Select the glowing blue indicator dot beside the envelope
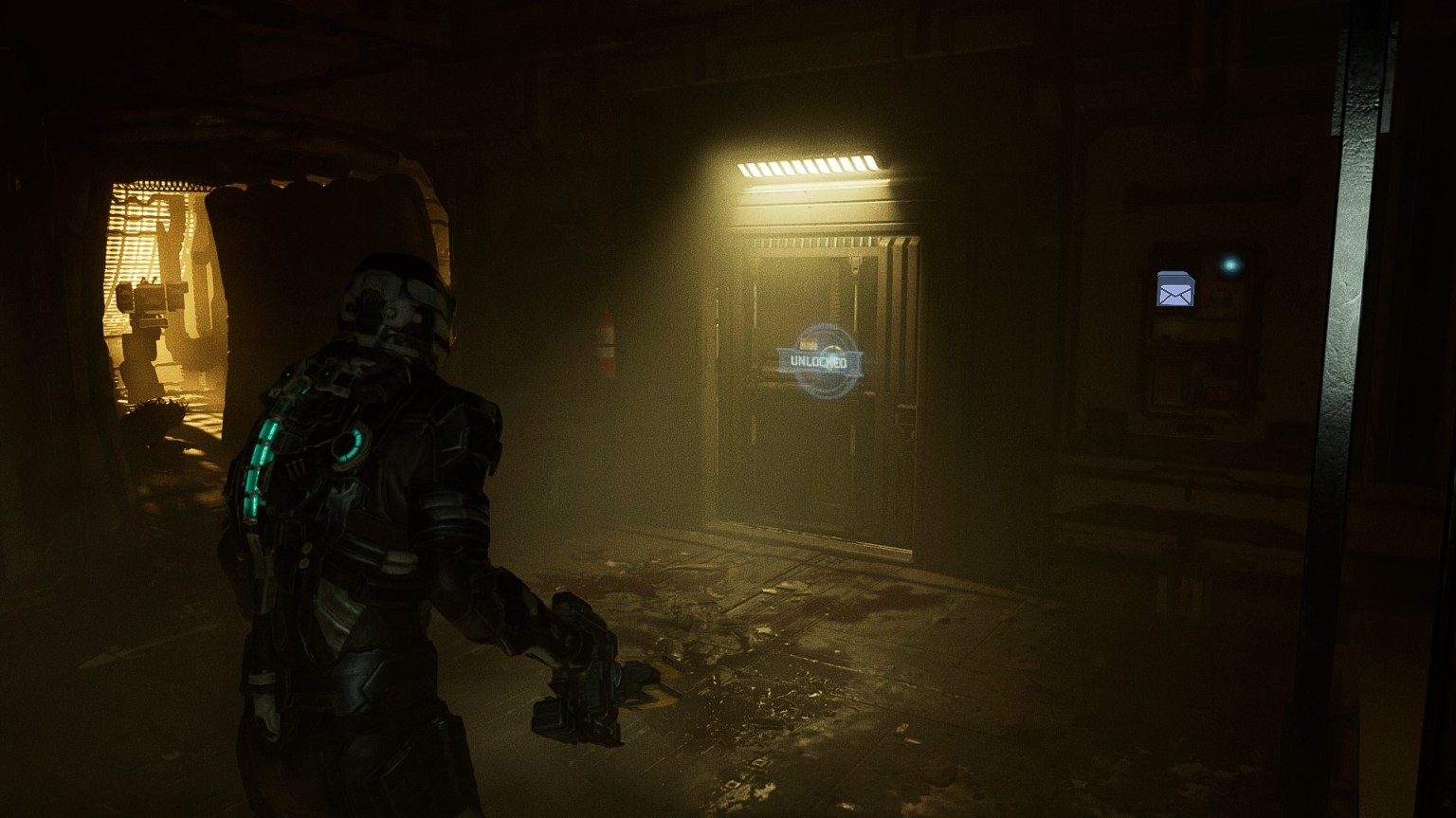This screenshot has width=1456, height=818. tap(1229, 264)
